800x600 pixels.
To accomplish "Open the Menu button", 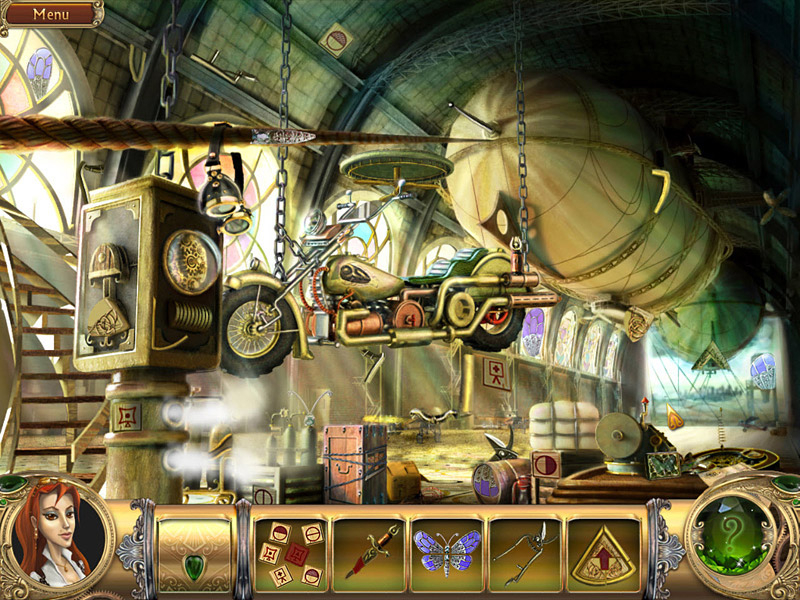I will tap(50, 14).
